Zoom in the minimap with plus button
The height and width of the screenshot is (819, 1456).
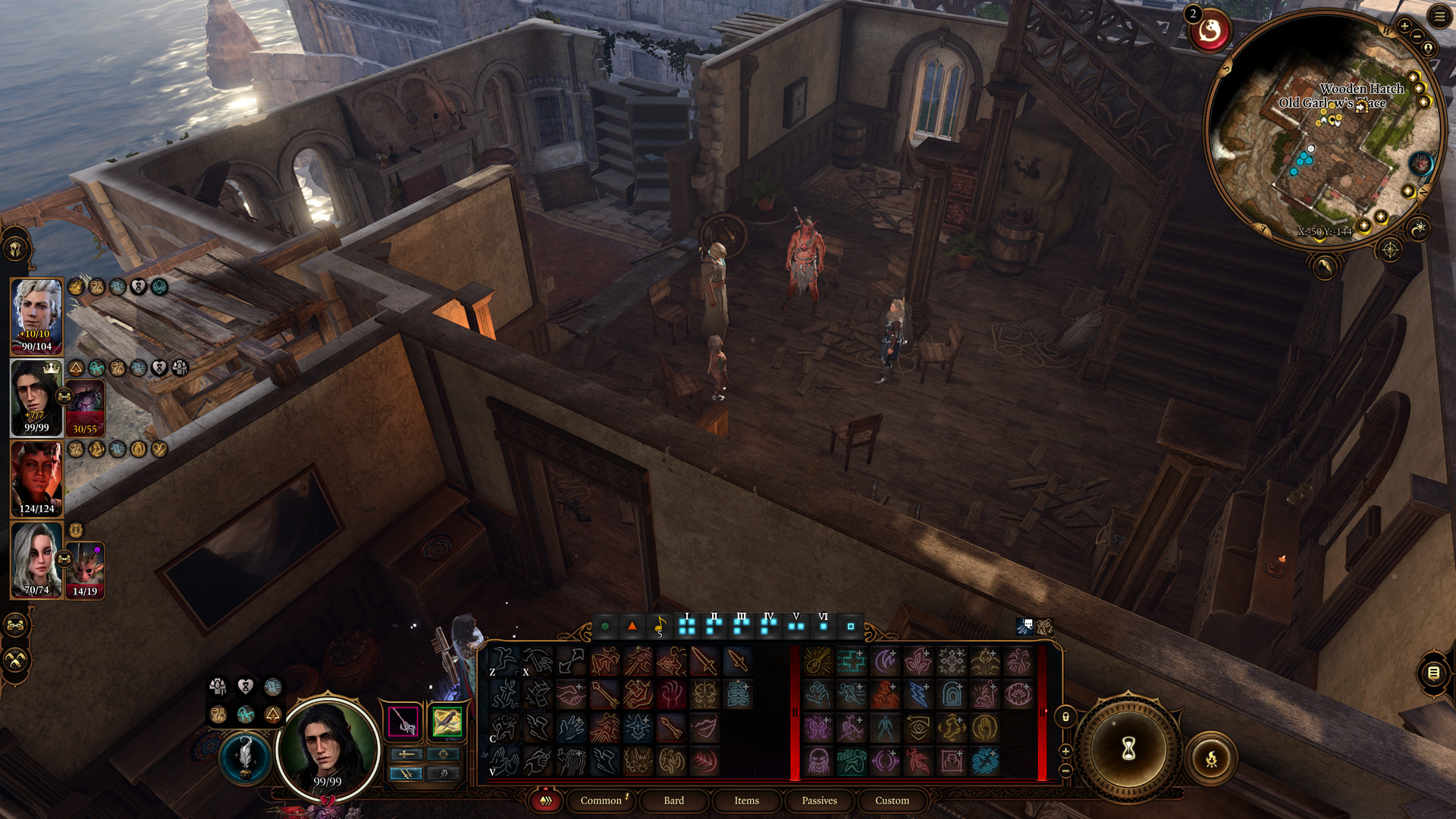[1404, 26]
